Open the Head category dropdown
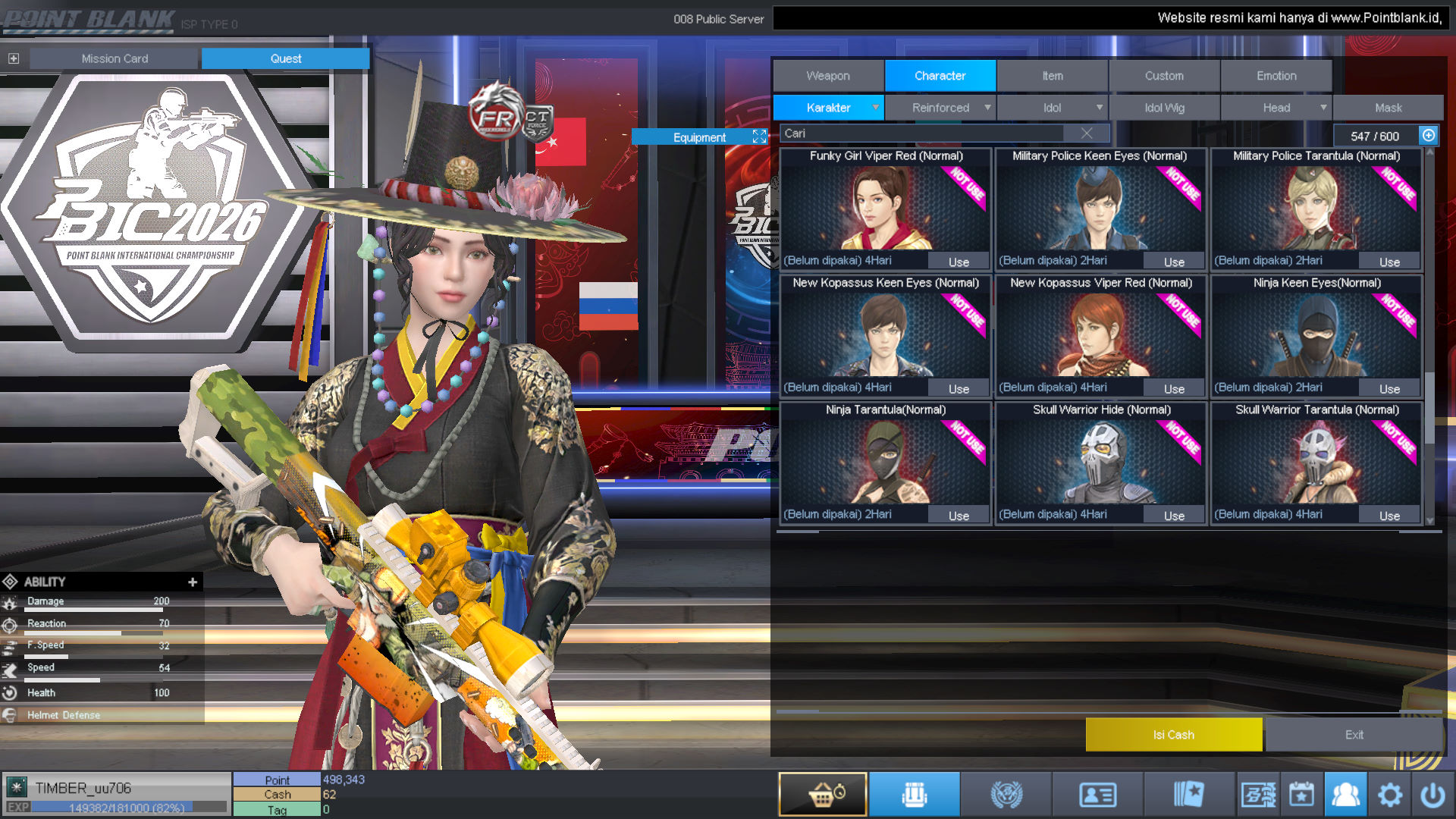 coord(1277,108)
